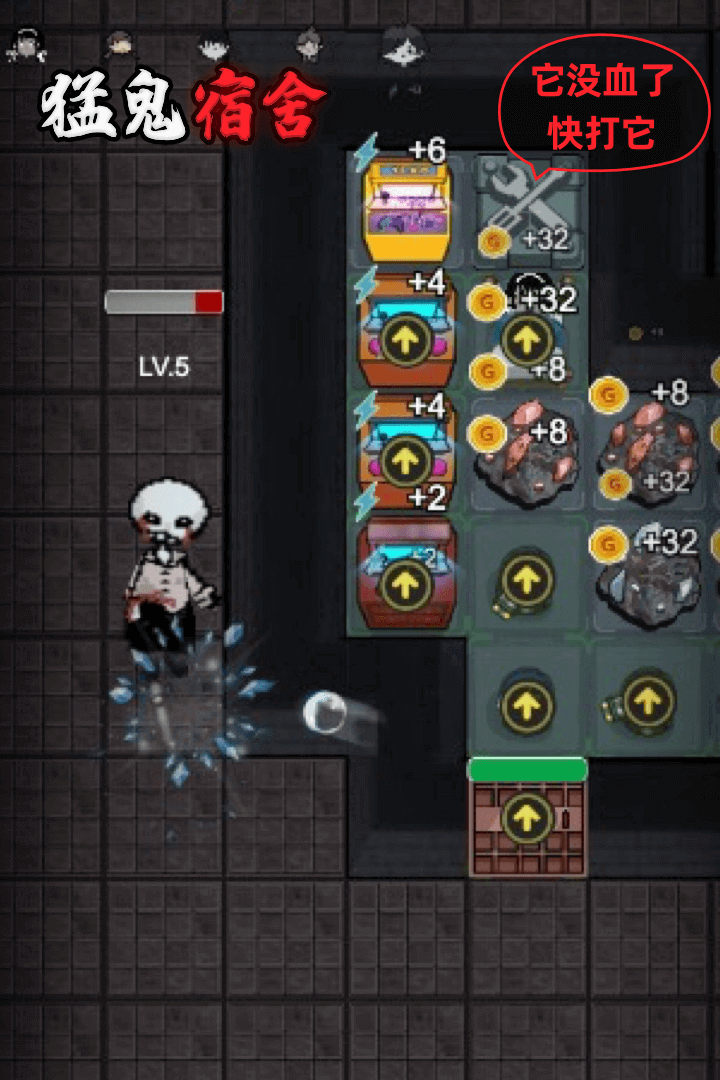Upgrade the bed with the sleeping player
The height and width of the screenshot is (1080, 720).
pos(526,340)
